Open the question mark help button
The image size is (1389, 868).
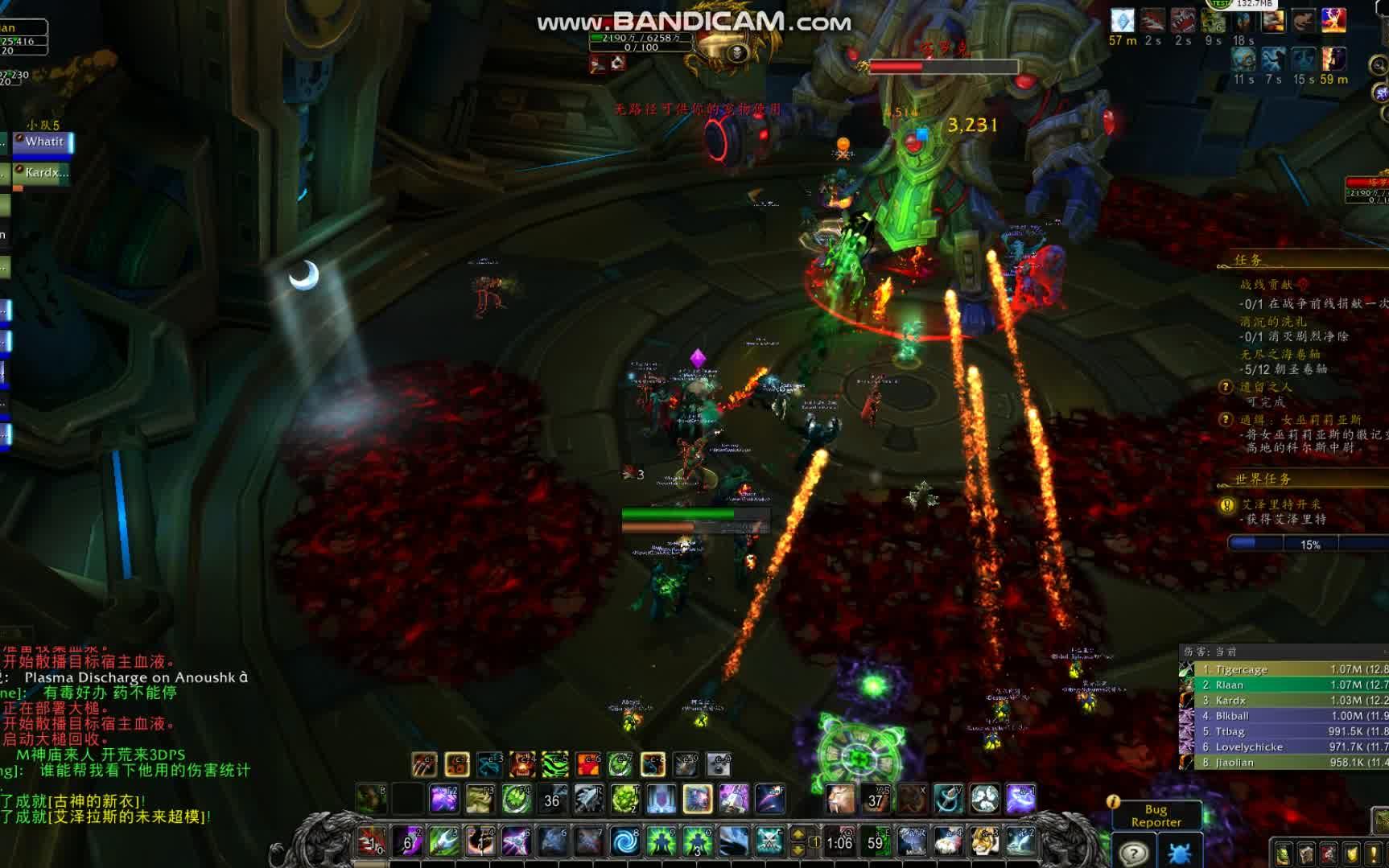[x=1133, y=853]
